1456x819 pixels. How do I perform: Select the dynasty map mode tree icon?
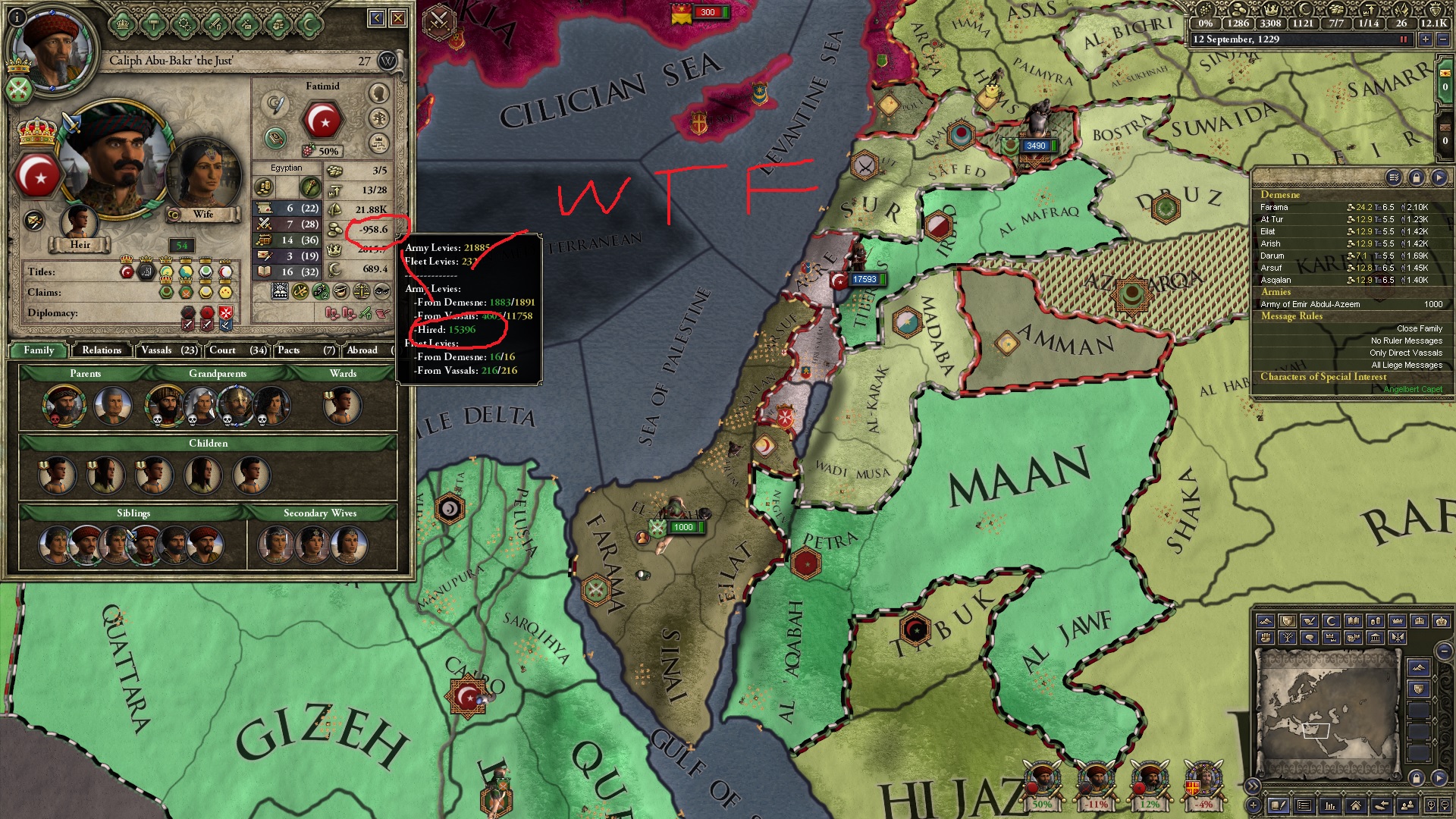pyautogui.click(x=1289, y=639)
